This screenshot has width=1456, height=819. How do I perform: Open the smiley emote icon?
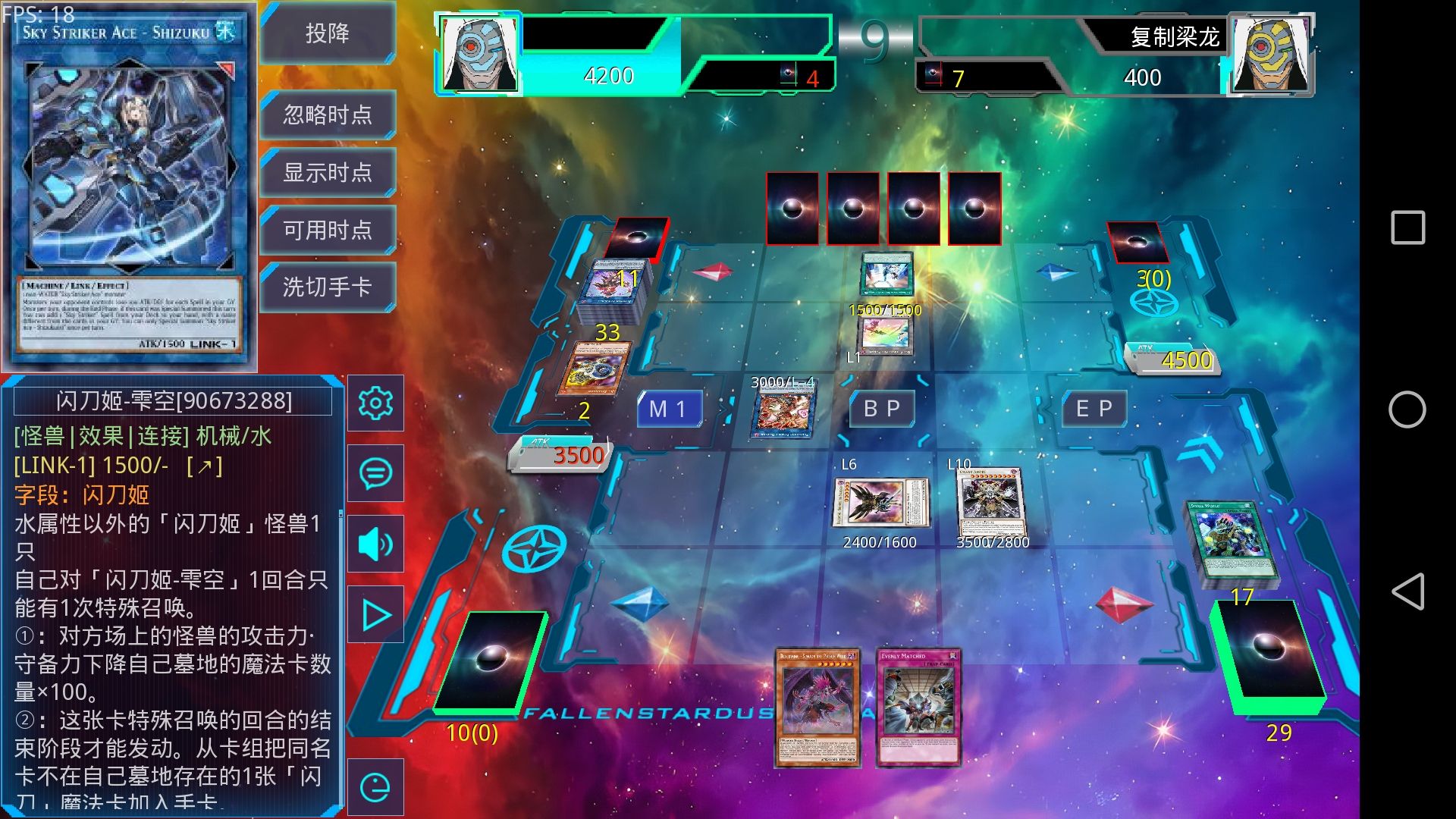(x=375, y=787)
